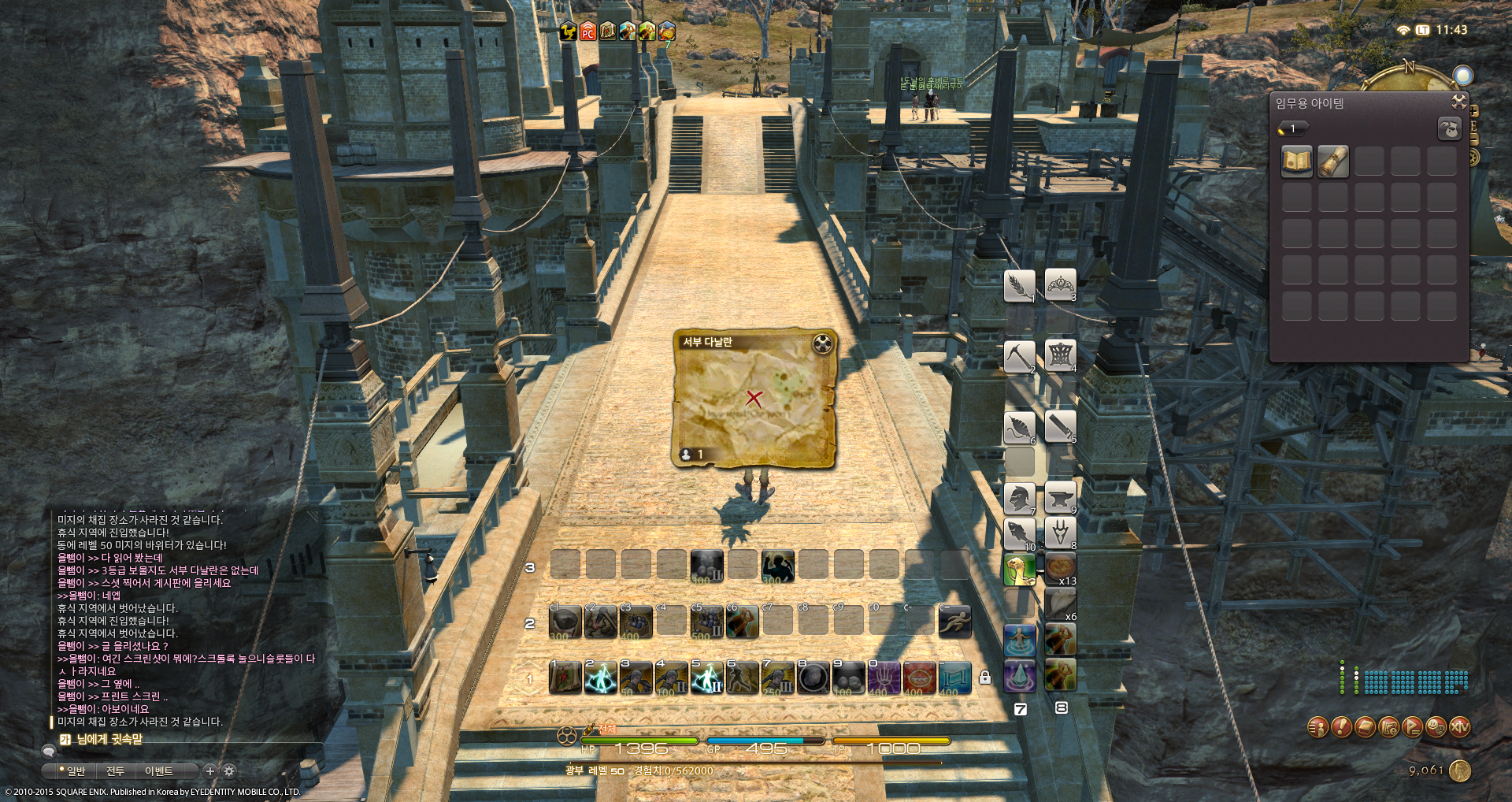Activate the sprint running-figure action
Screen dimensions: 1512x802
point(954,622)
